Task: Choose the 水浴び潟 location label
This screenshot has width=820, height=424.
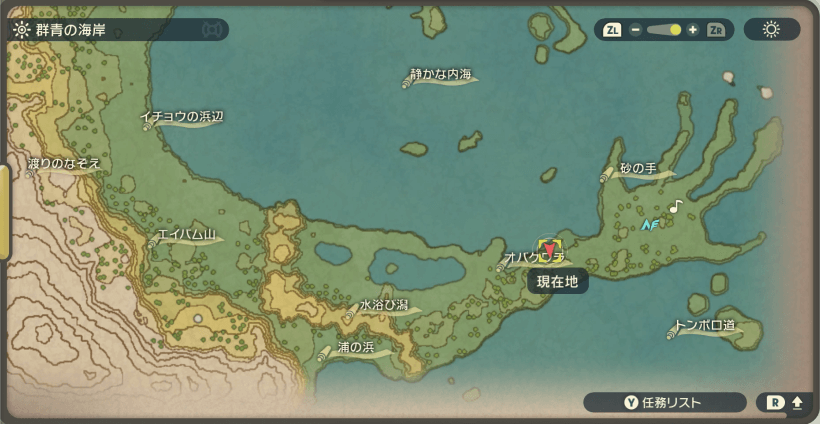Action: click(x=383, y=305)
